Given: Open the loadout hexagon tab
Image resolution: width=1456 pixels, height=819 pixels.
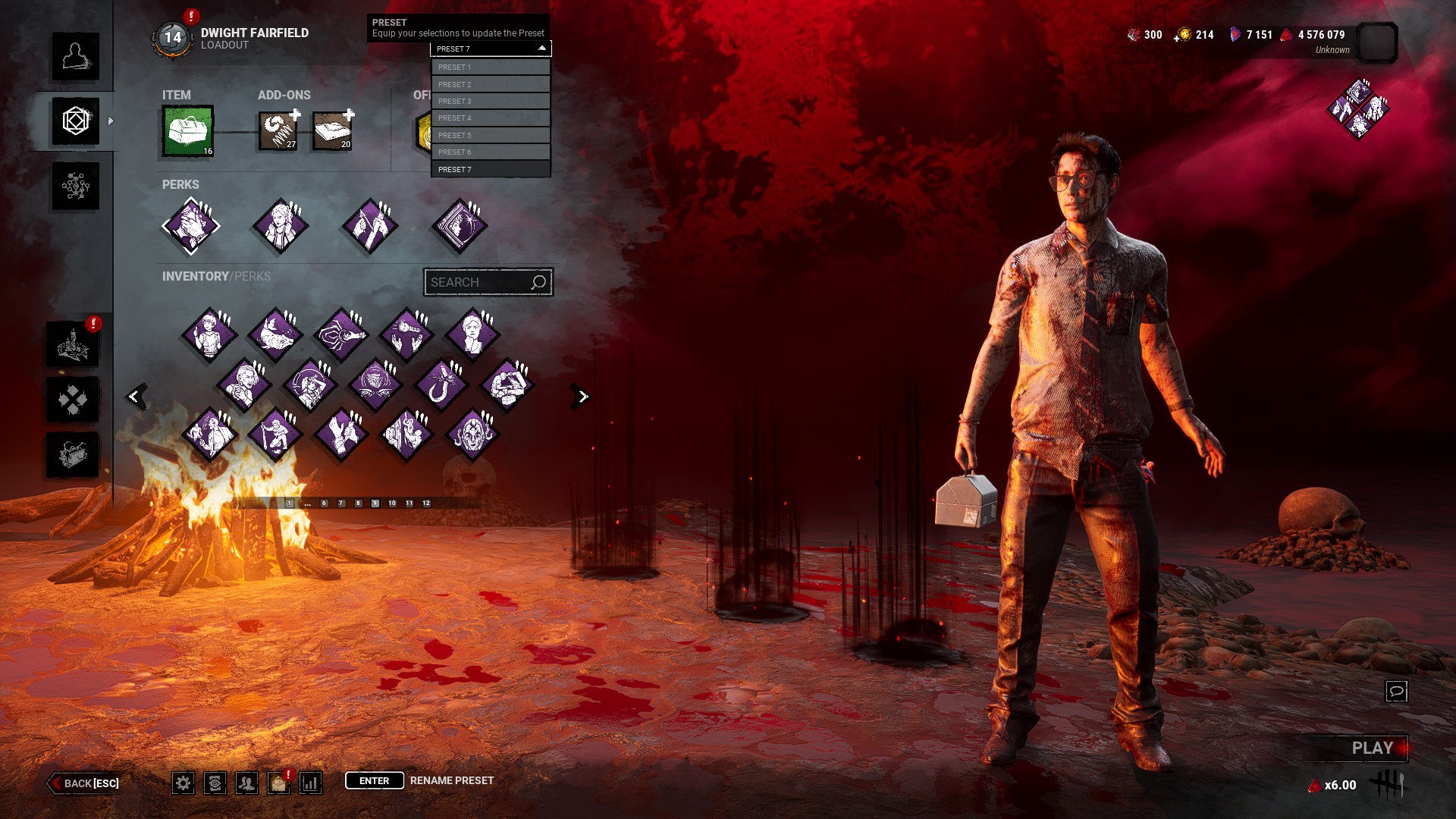Looking at the screenshot, I should (x=76, y=121).
